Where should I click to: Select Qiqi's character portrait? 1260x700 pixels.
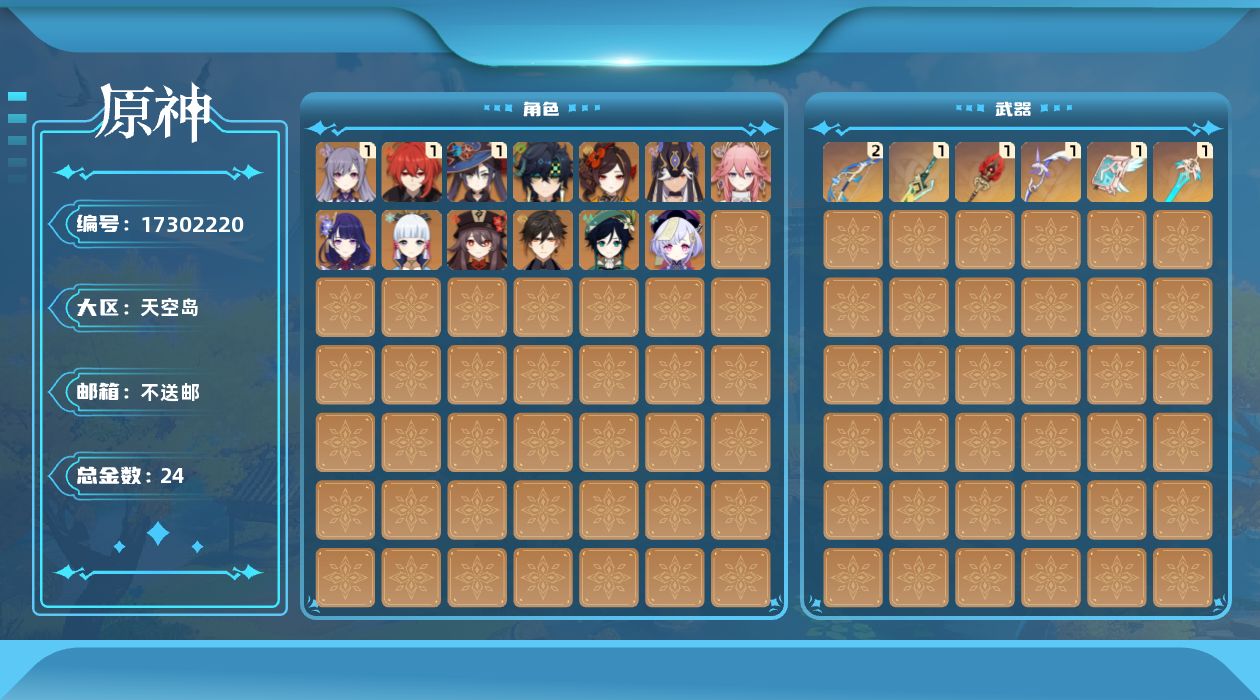pos(675,240)
